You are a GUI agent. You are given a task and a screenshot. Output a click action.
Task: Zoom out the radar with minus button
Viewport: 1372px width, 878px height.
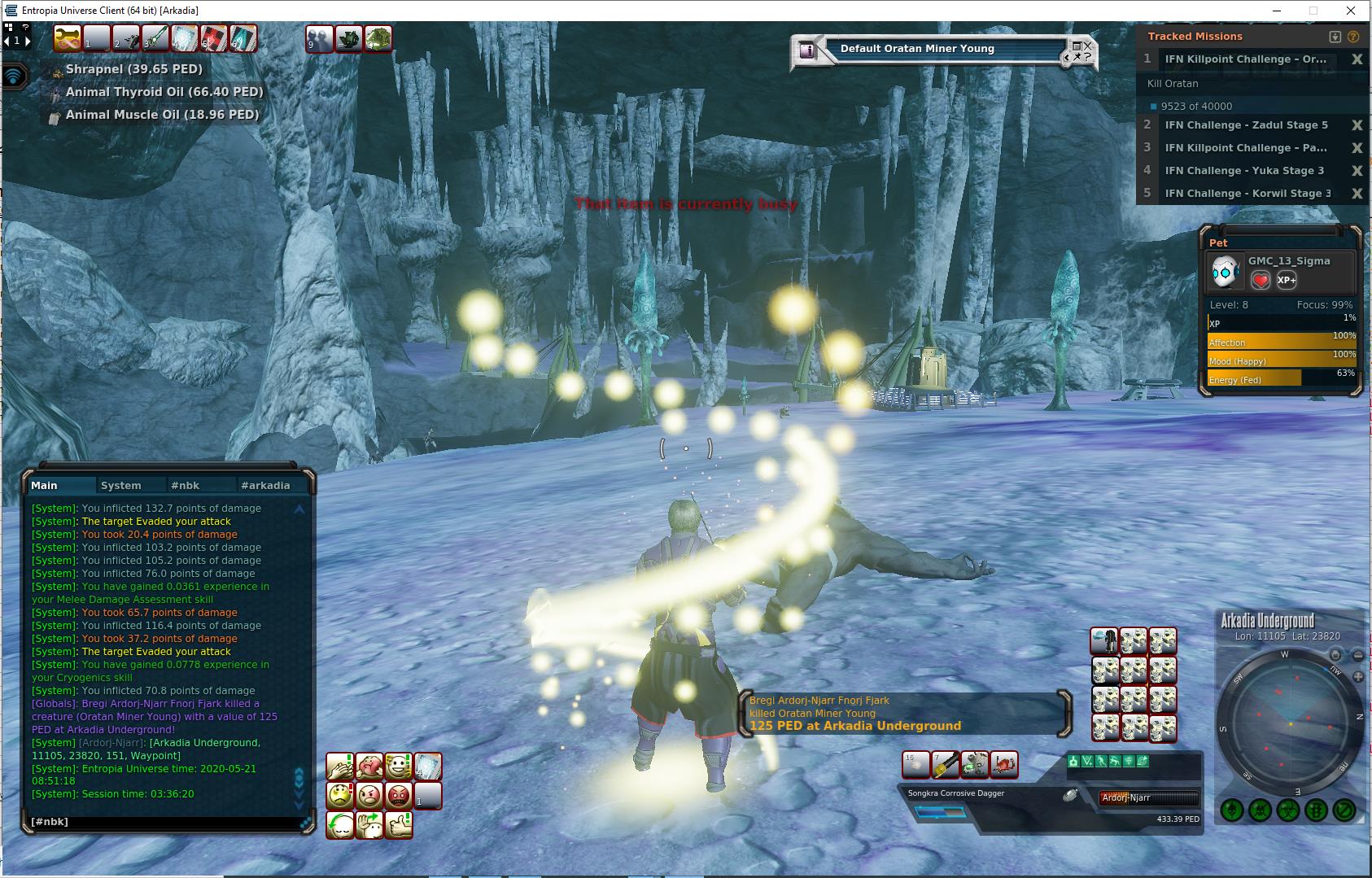click(1358, 656)
